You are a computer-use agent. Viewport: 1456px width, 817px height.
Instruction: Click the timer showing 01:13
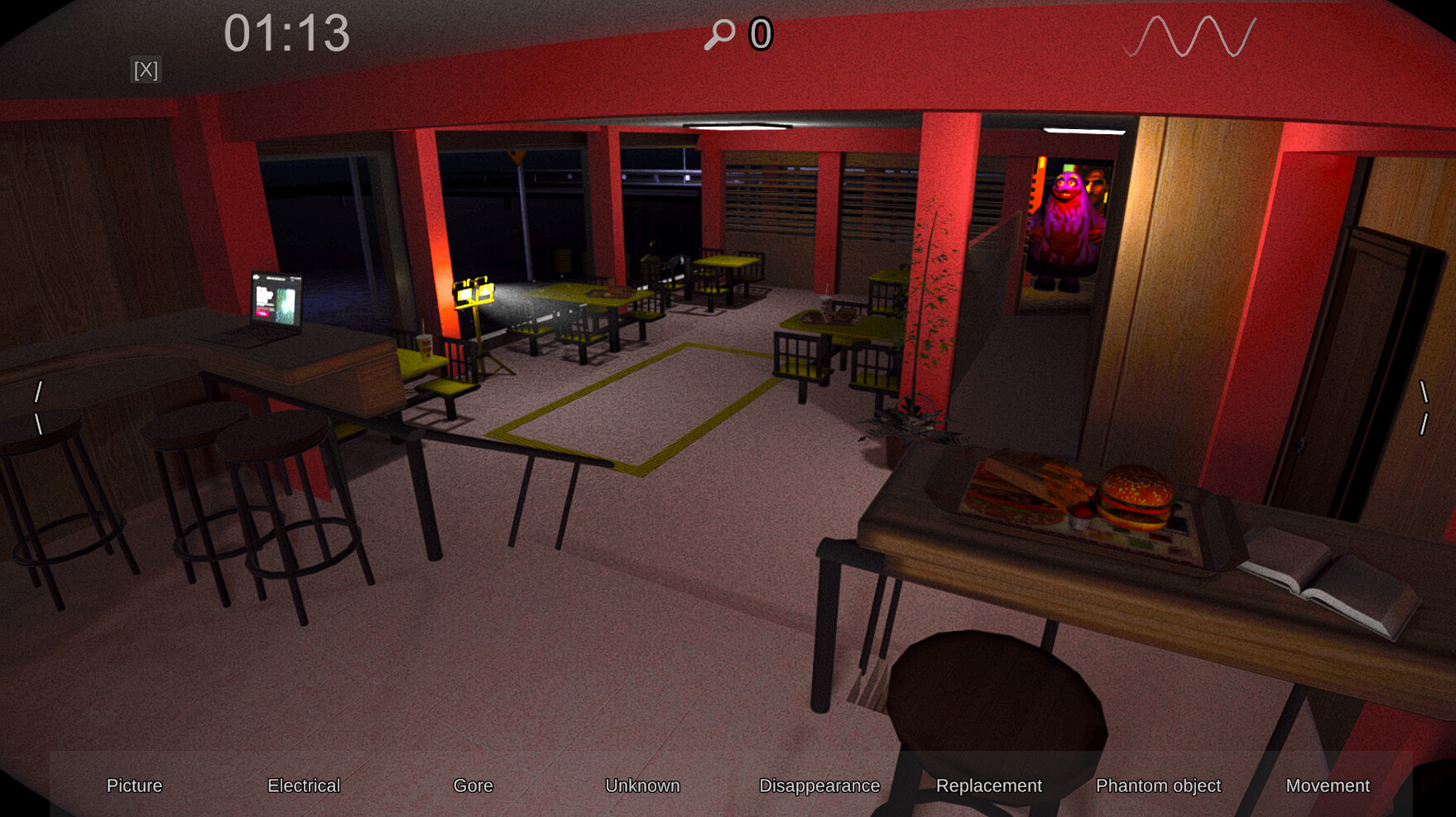click(288, 33)
